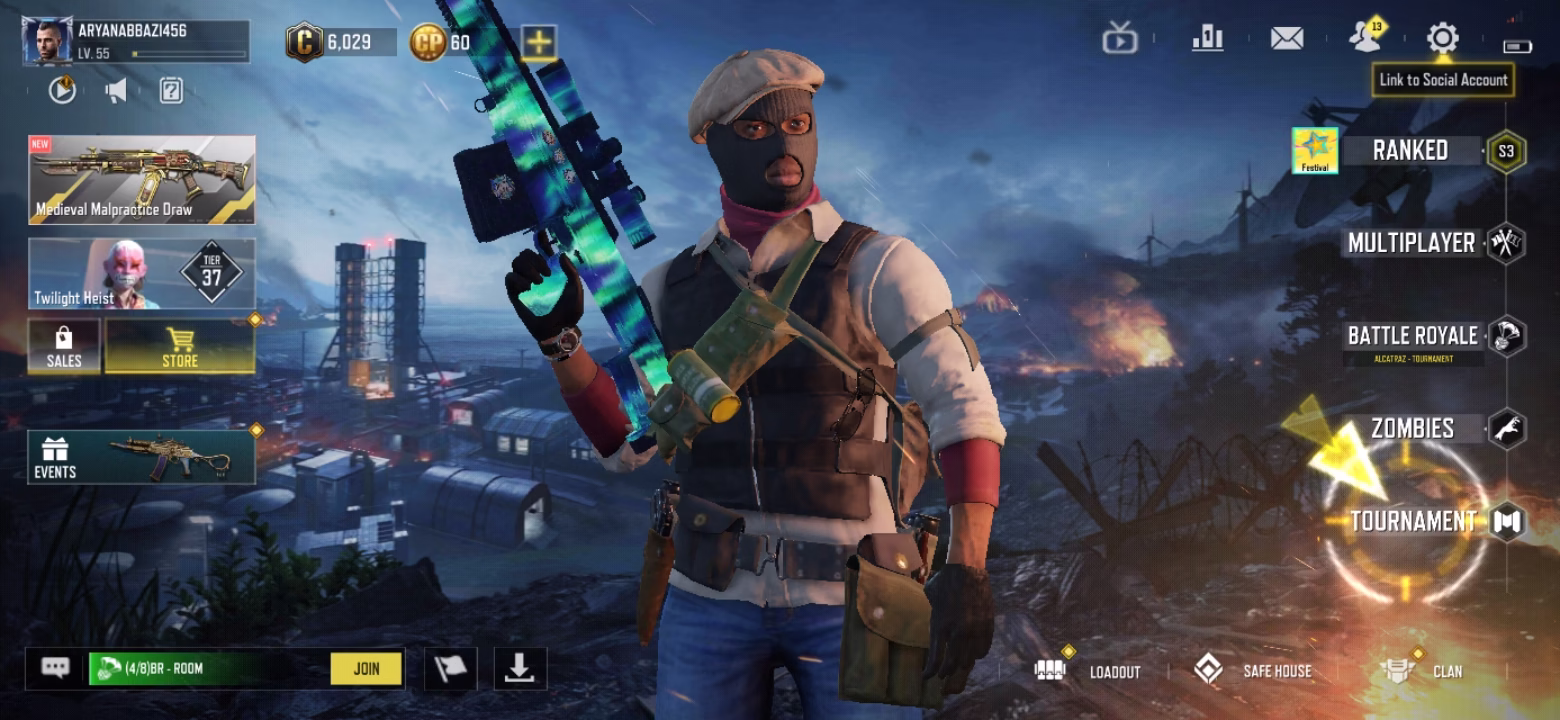Open the Ranked mode

pos(1410,151)
